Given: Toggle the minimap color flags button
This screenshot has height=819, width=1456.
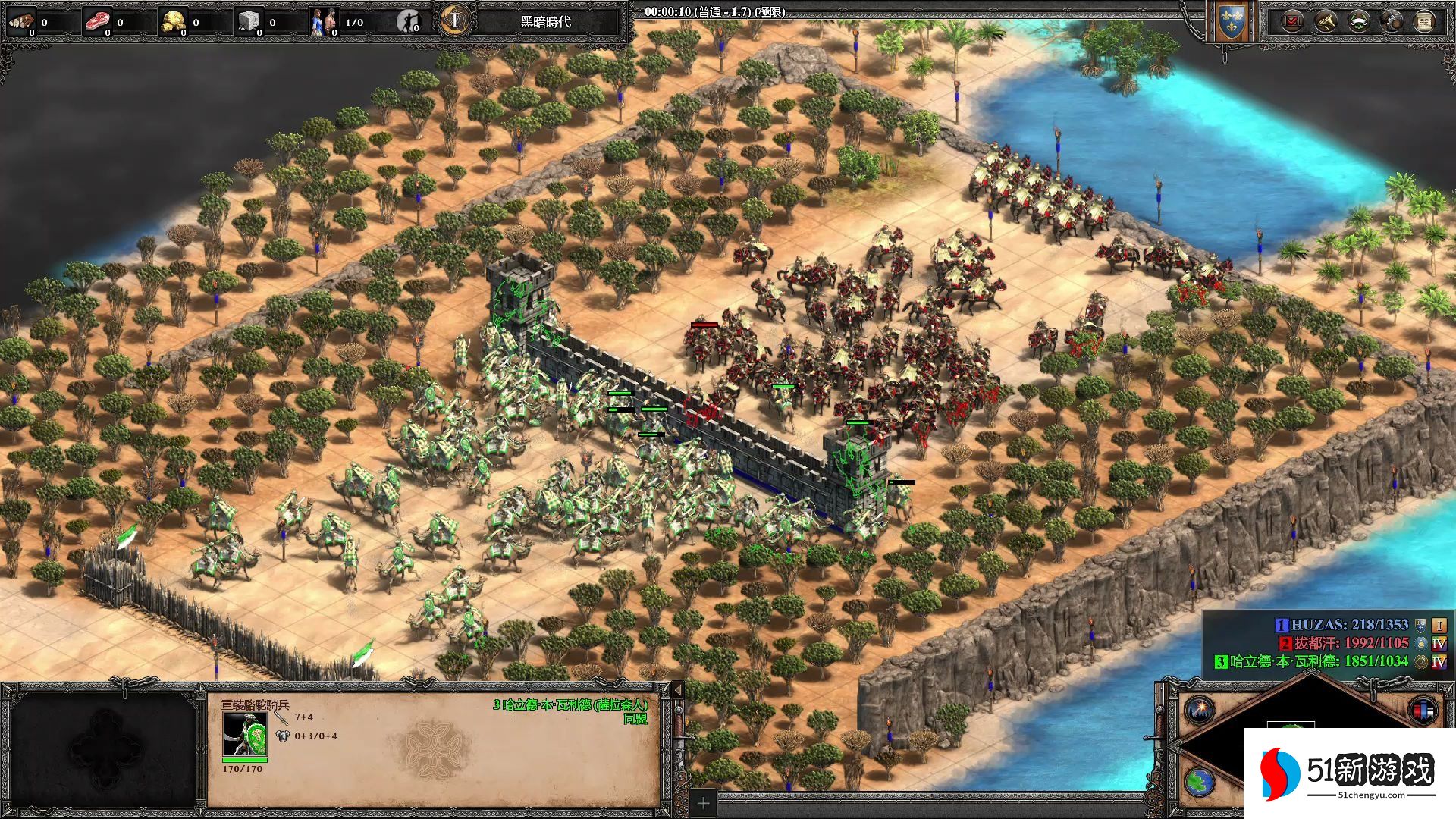Looking at the screenshot, I should 1423,711.
